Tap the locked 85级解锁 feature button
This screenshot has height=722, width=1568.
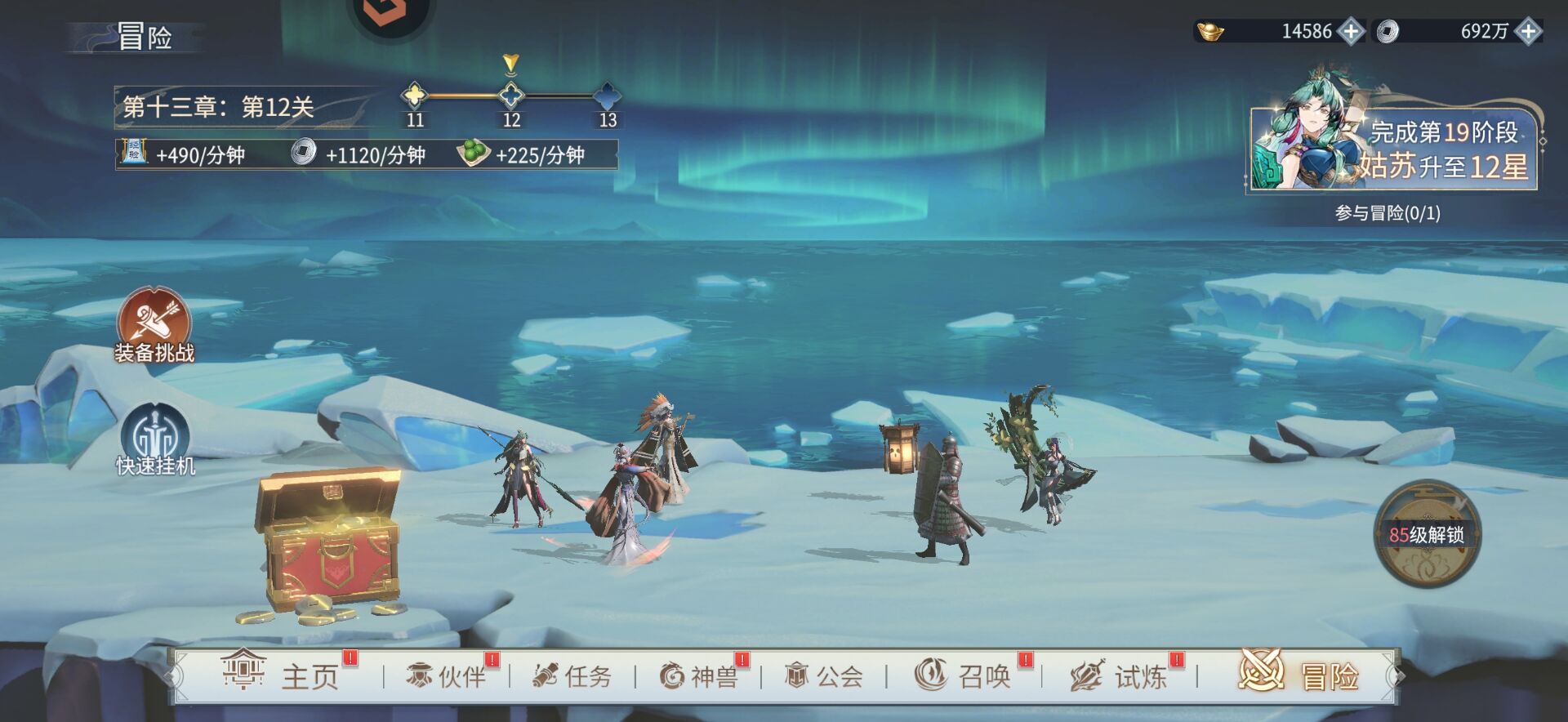pyautogui.click(x=1427, y=533)
